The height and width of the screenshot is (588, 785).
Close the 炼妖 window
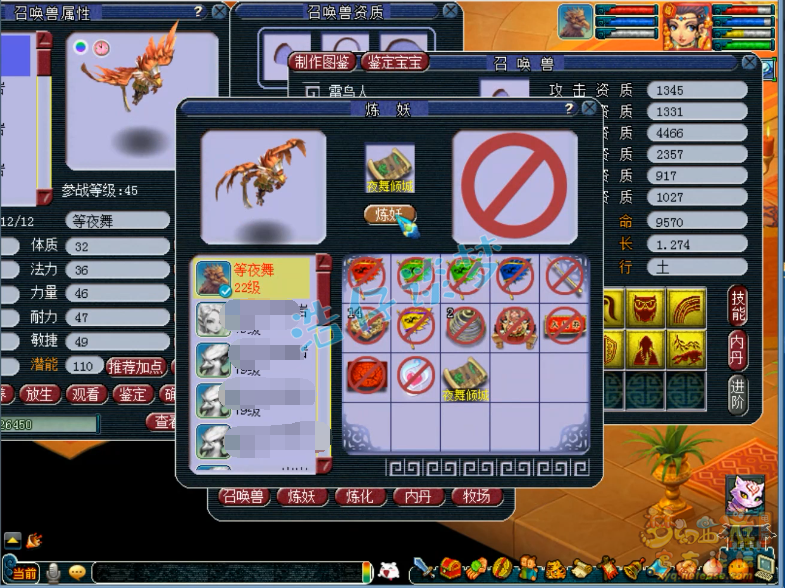point(589,108)
